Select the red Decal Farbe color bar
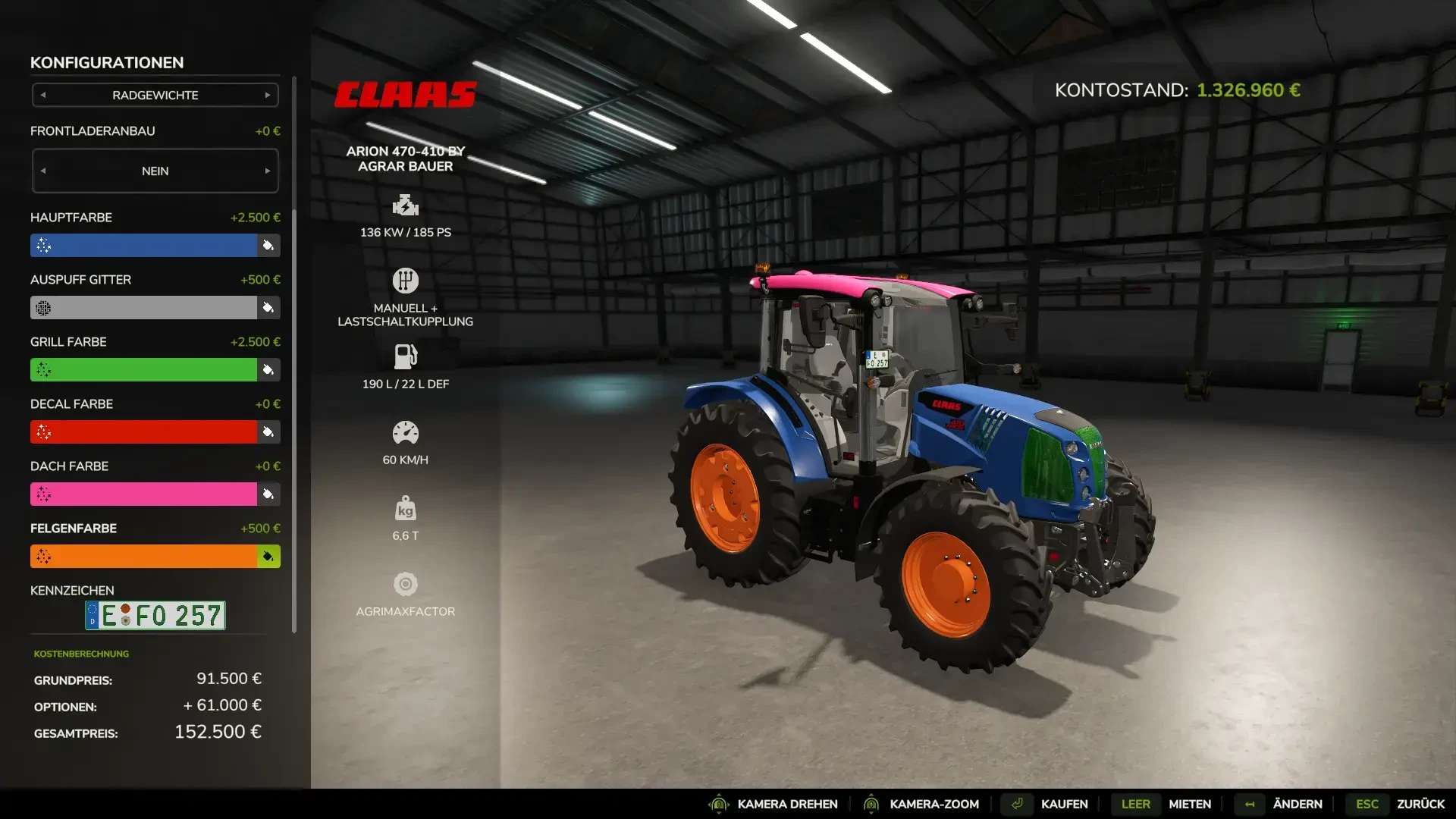Viewport: 1456px width, 819px height. (143, 432)
